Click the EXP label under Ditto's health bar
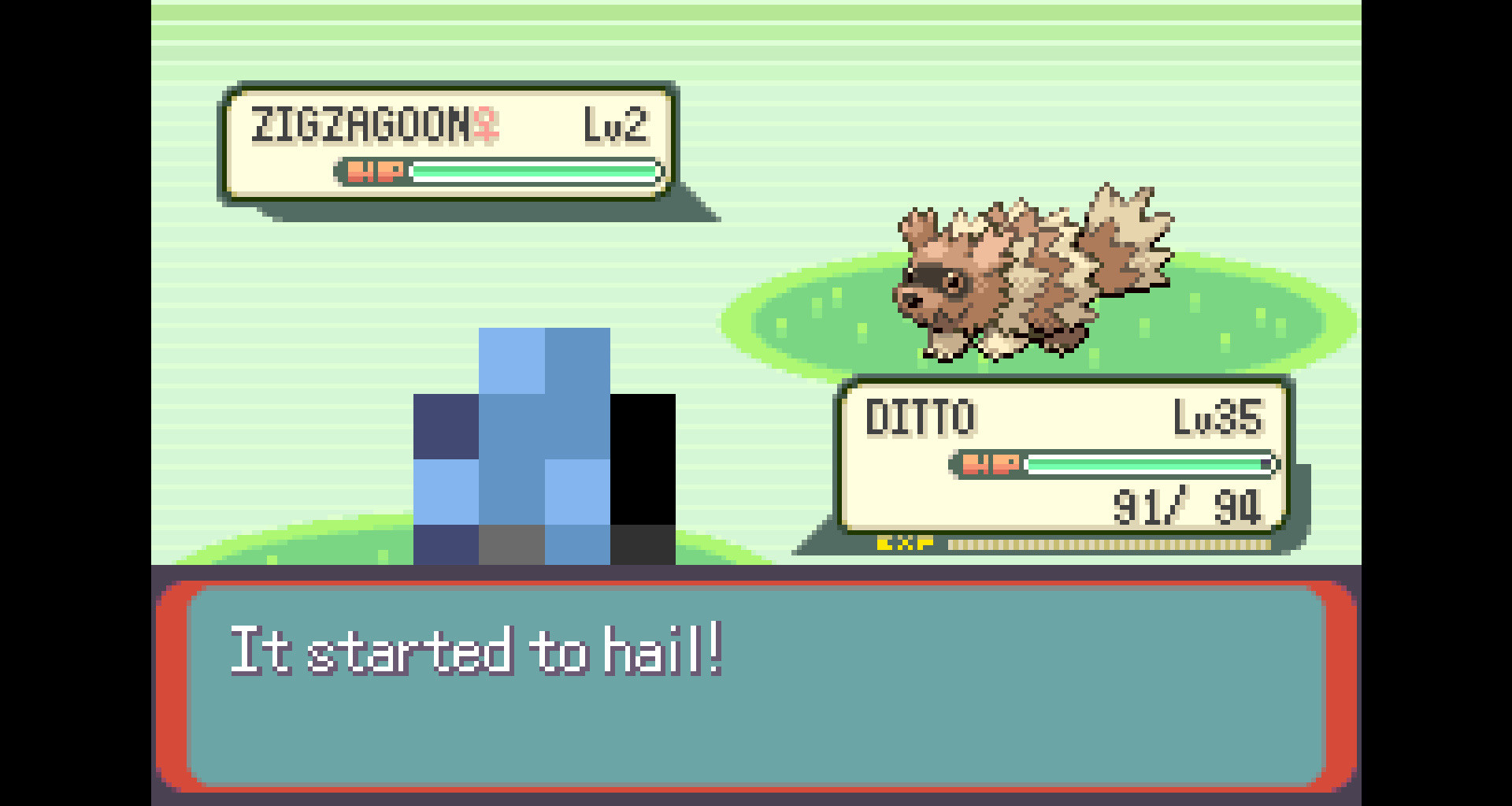This screenshot has width=1512, height=806. point(904,541)
